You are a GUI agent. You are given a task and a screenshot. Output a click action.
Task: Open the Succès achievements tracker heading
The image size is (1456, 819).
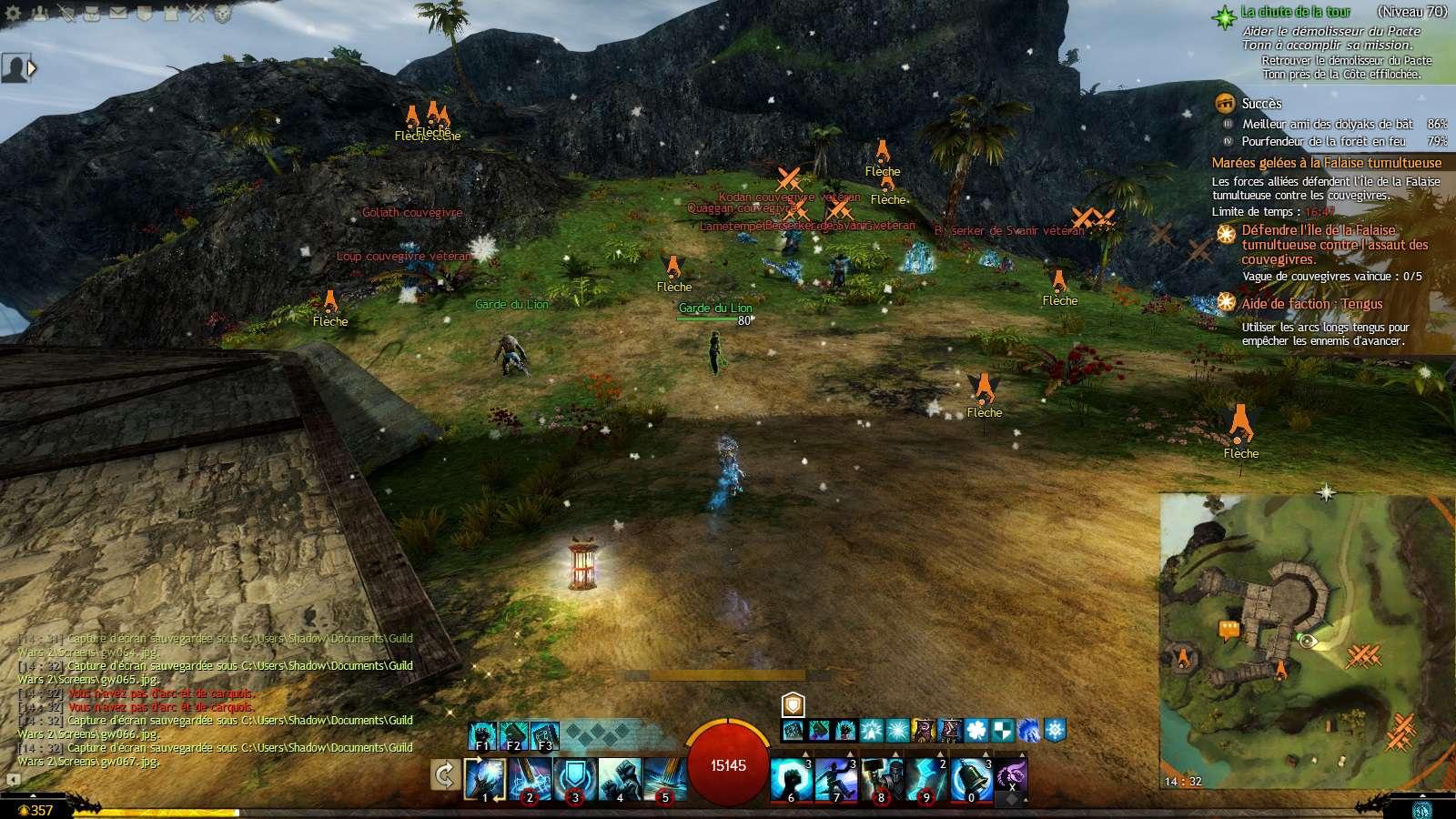1261,104
